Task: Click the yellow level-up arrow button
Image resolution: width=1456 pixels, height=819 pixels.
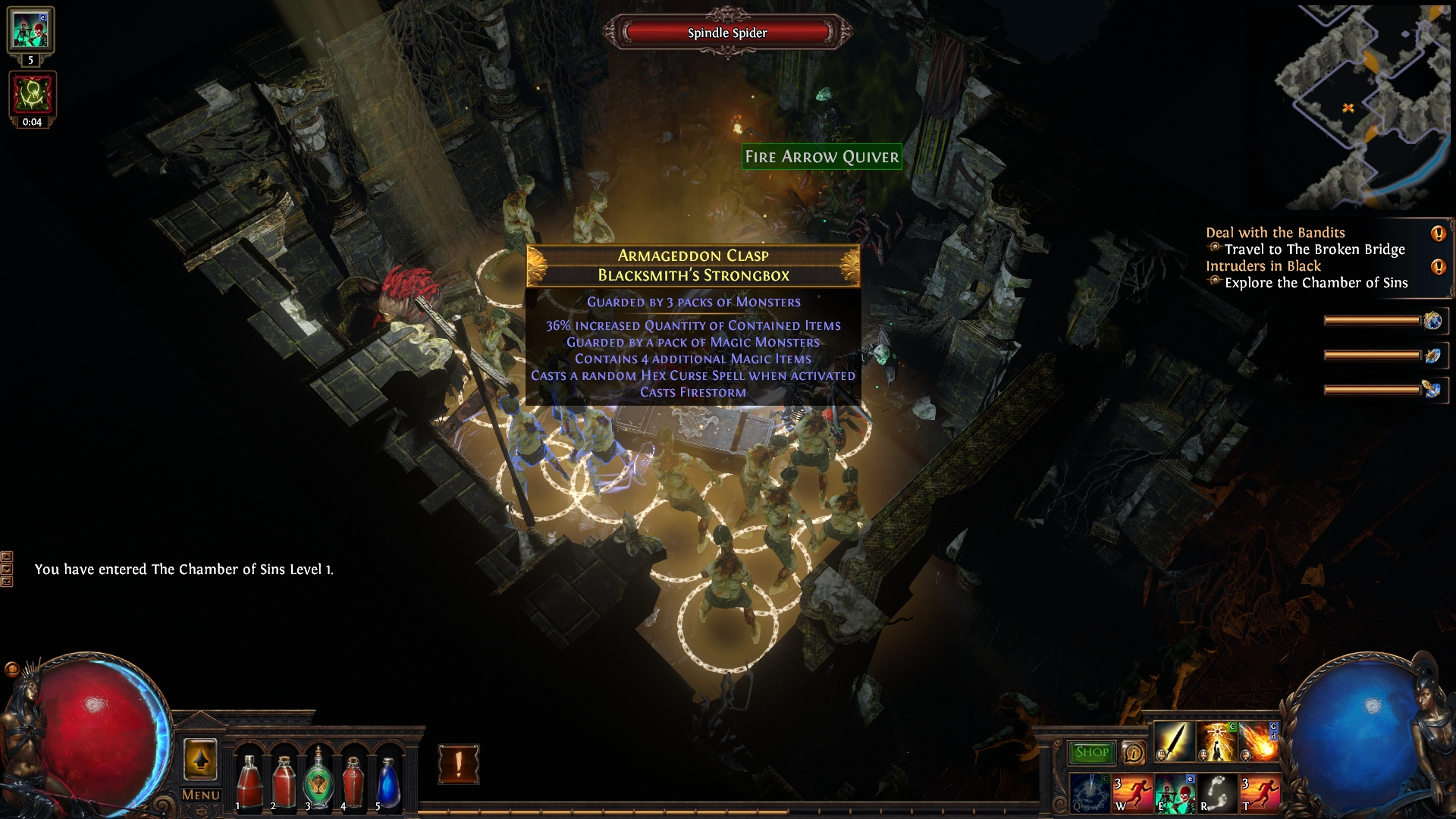Action: [x=200, y=759]
